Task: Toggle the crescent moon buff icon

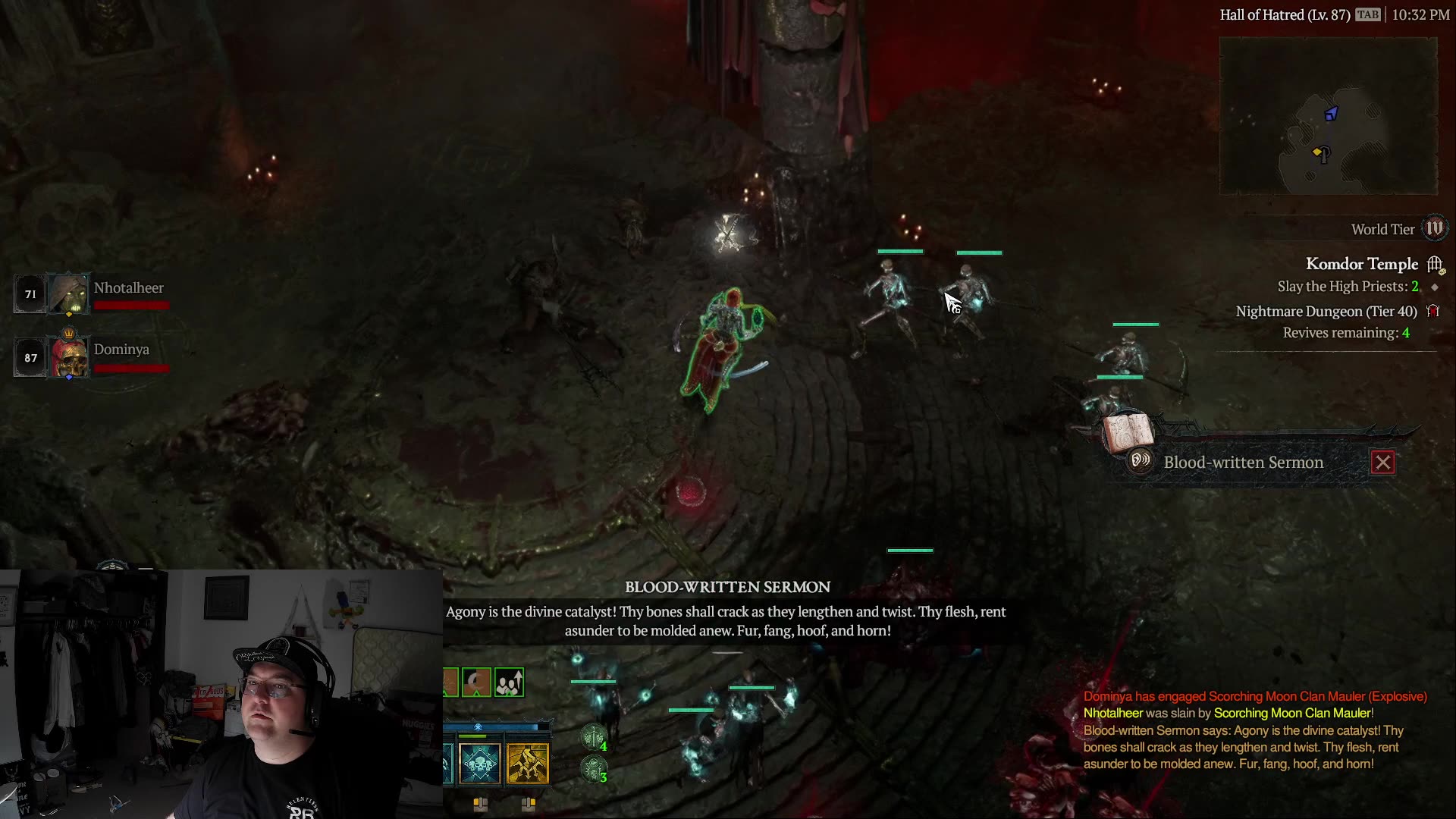Action: (x=476, y=683)
